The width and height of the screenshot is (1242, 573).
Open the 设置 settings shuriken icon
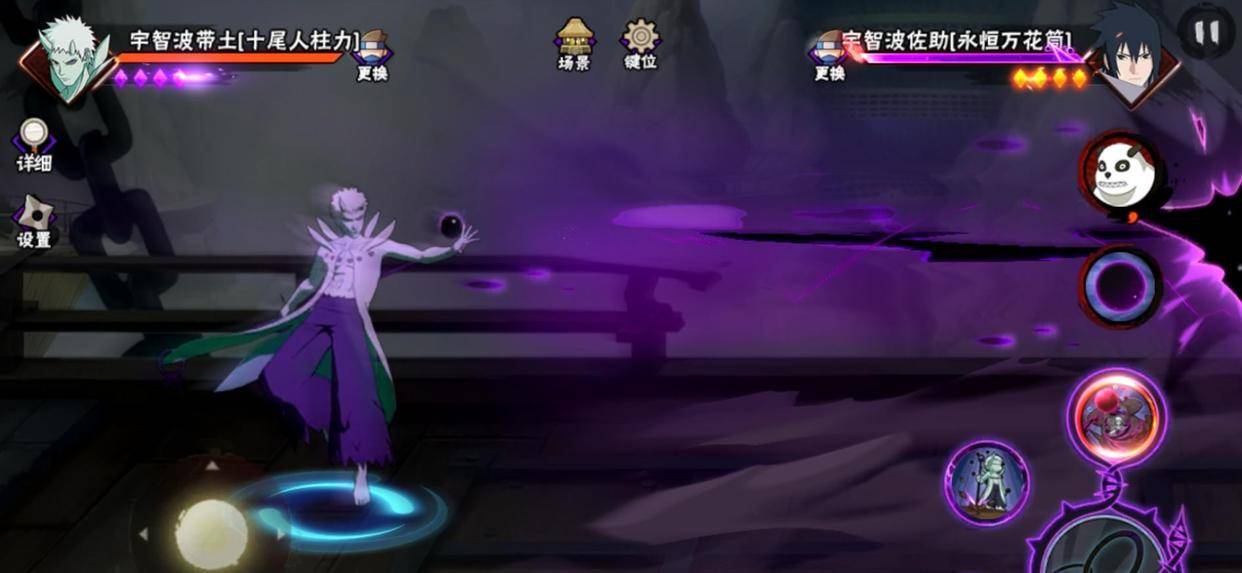34,220
